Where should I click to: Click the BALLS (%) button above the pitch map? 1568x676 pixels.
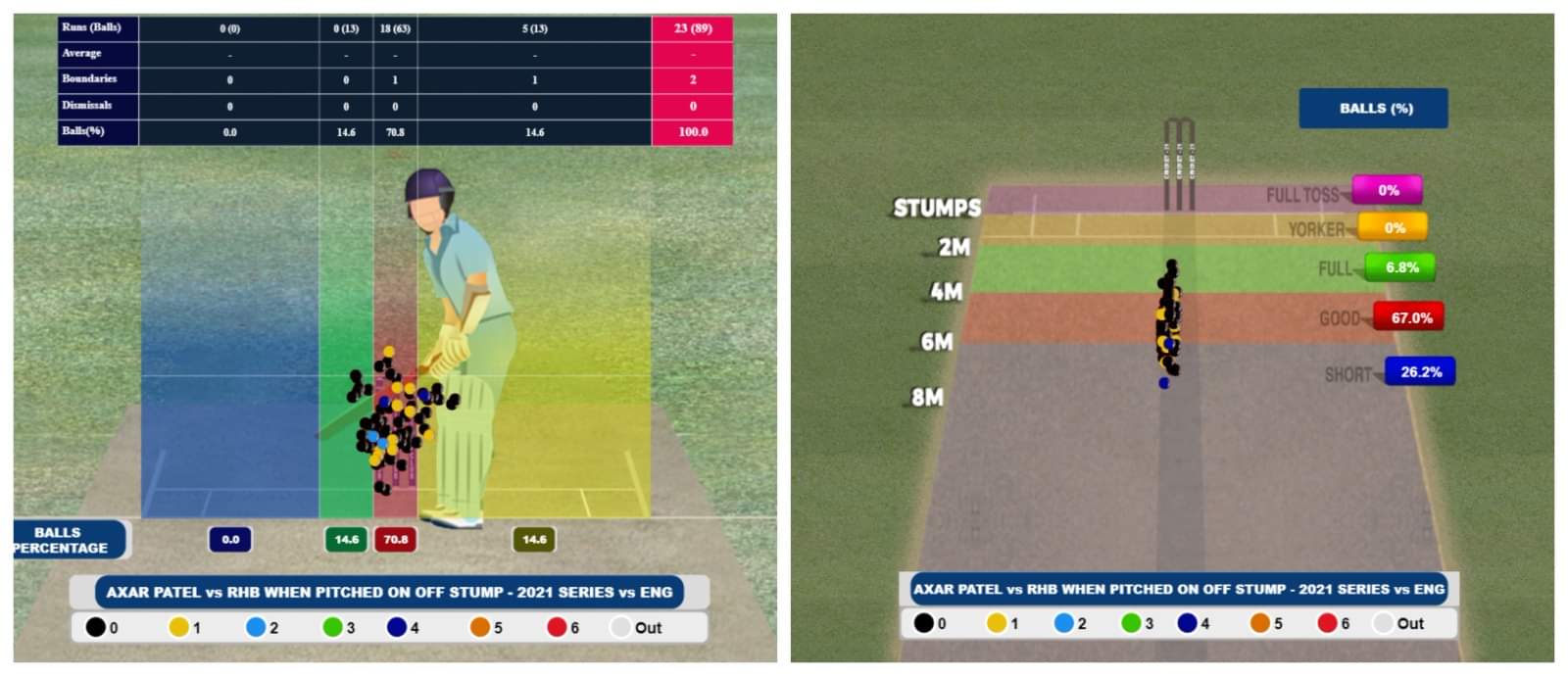pyautogui.click(x=1373, y=109)
